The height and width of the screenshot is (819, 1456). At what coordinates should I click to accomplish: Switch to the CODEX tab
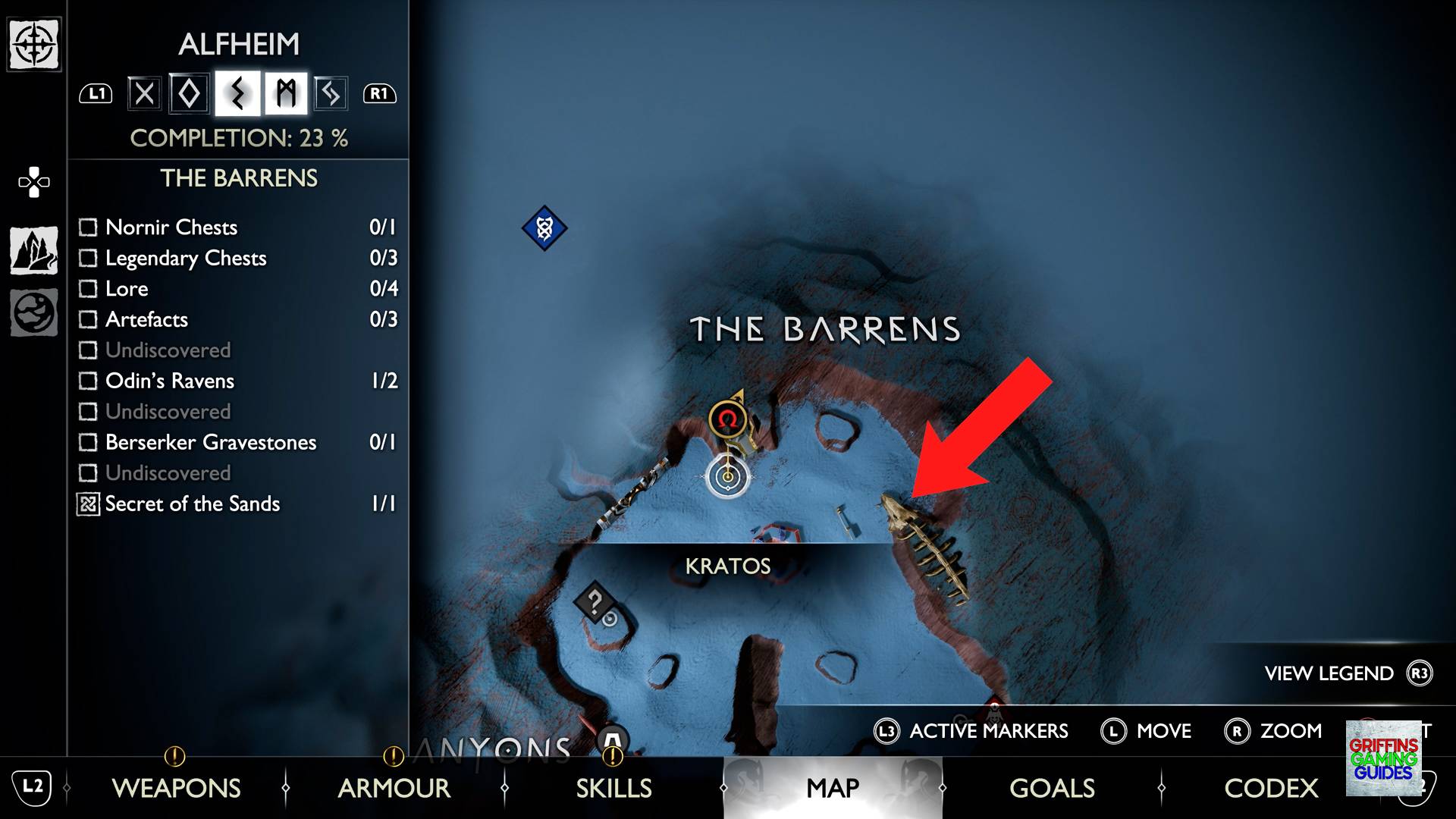point(1271,789)
